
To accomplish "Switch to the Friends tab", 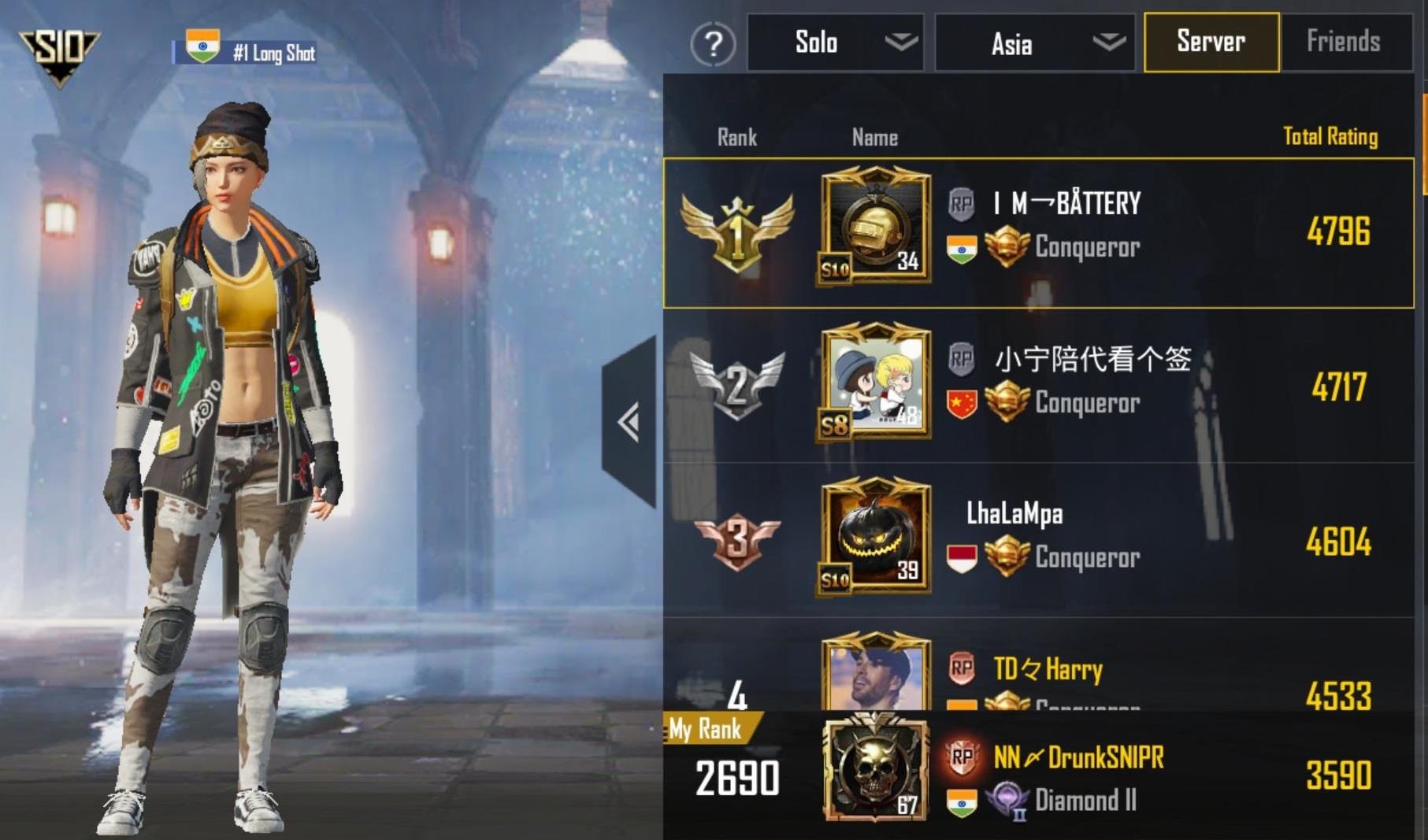I will (1347, 42).
